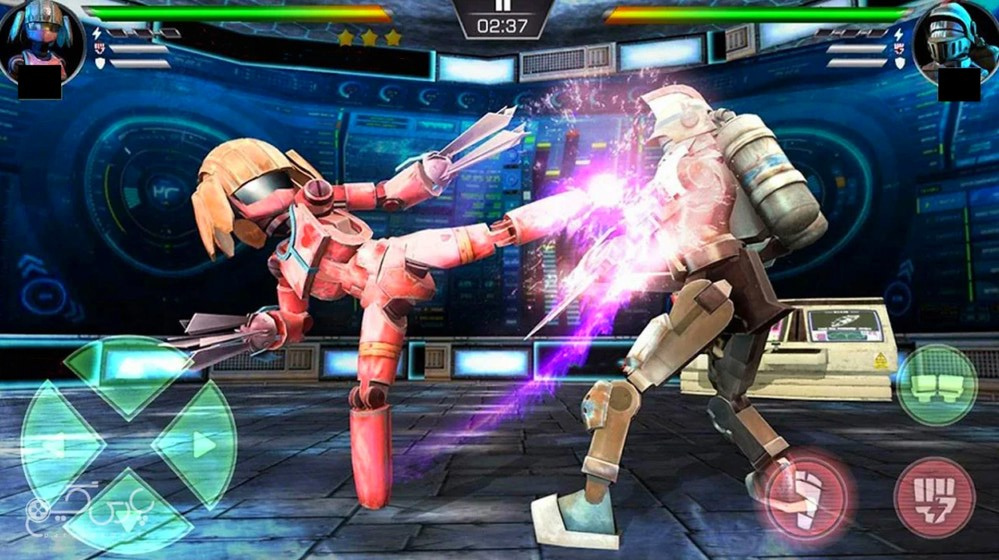The width and height of the screenshot is (999, 560).
Task: Tap the up arrow on the movement pad
Action: pyautogui.click(x=128, y=370)
